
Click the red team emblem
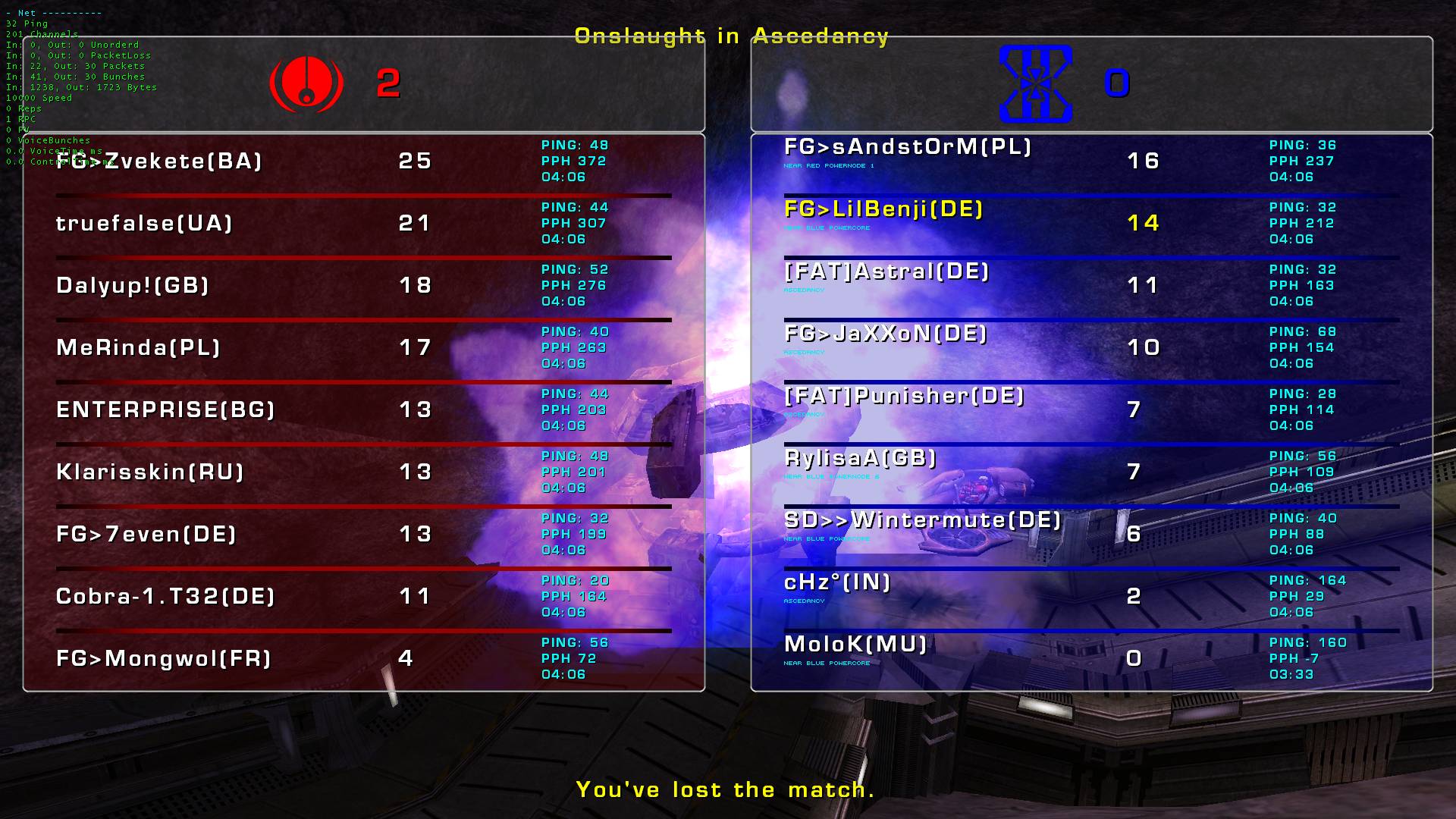306,83
